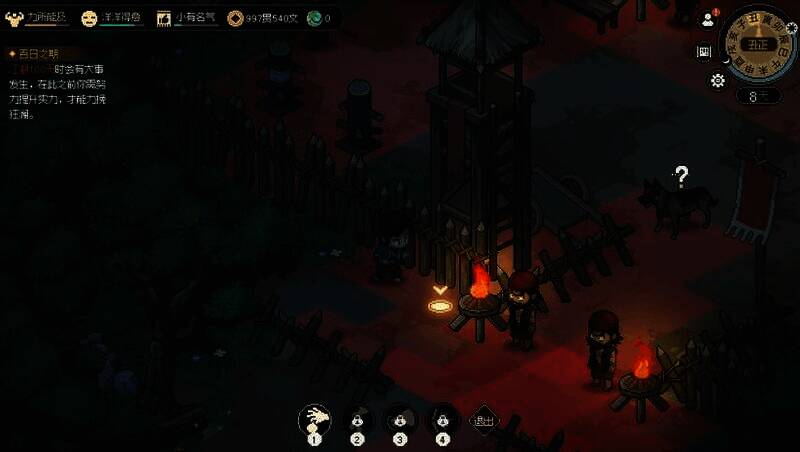This screenshot has height=452, width=800.
Task: Click the green jade currency icon
Action: (x=314, y=18)
